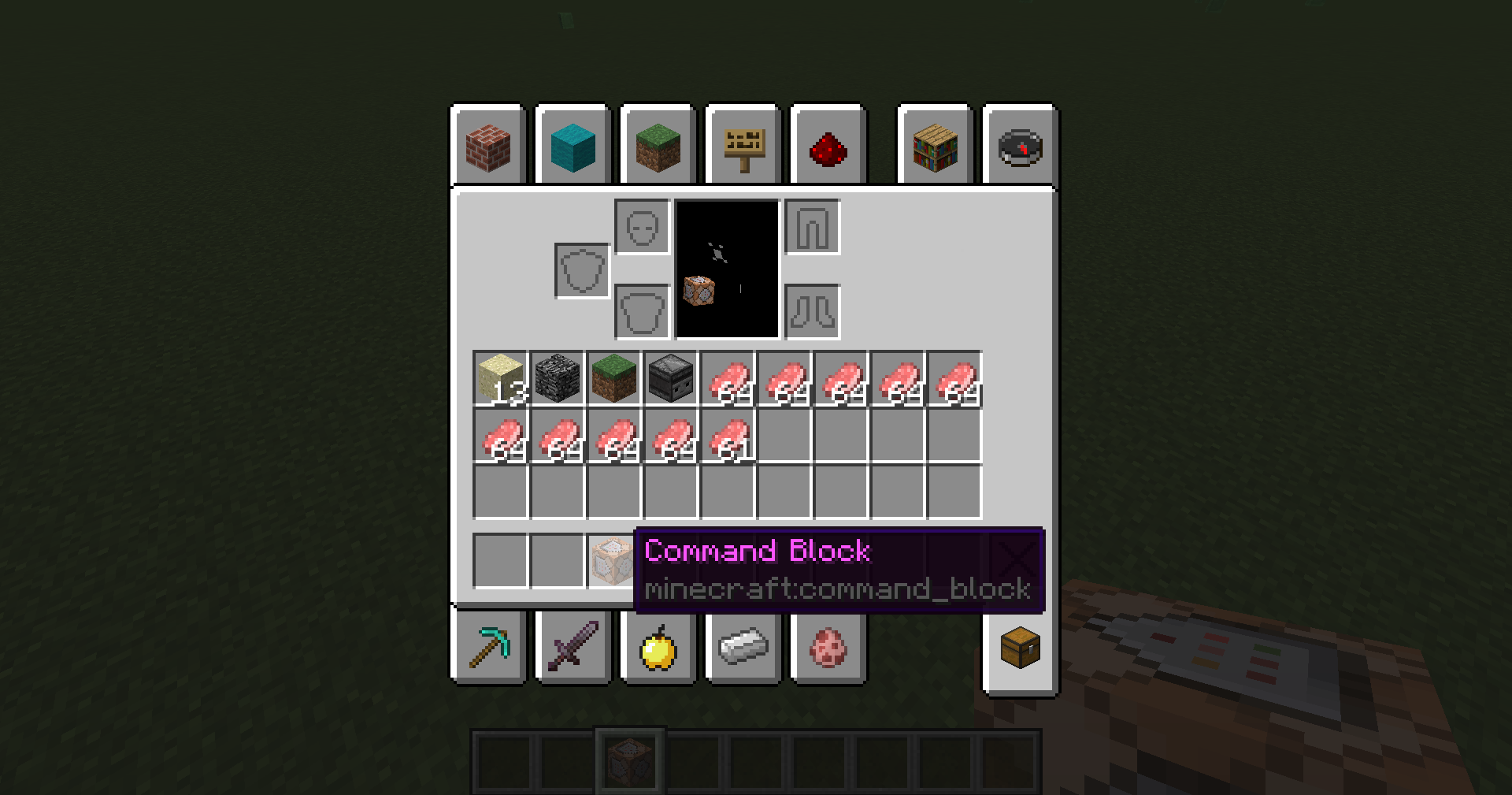Click the empty helmet armor slot

[643, 228]
